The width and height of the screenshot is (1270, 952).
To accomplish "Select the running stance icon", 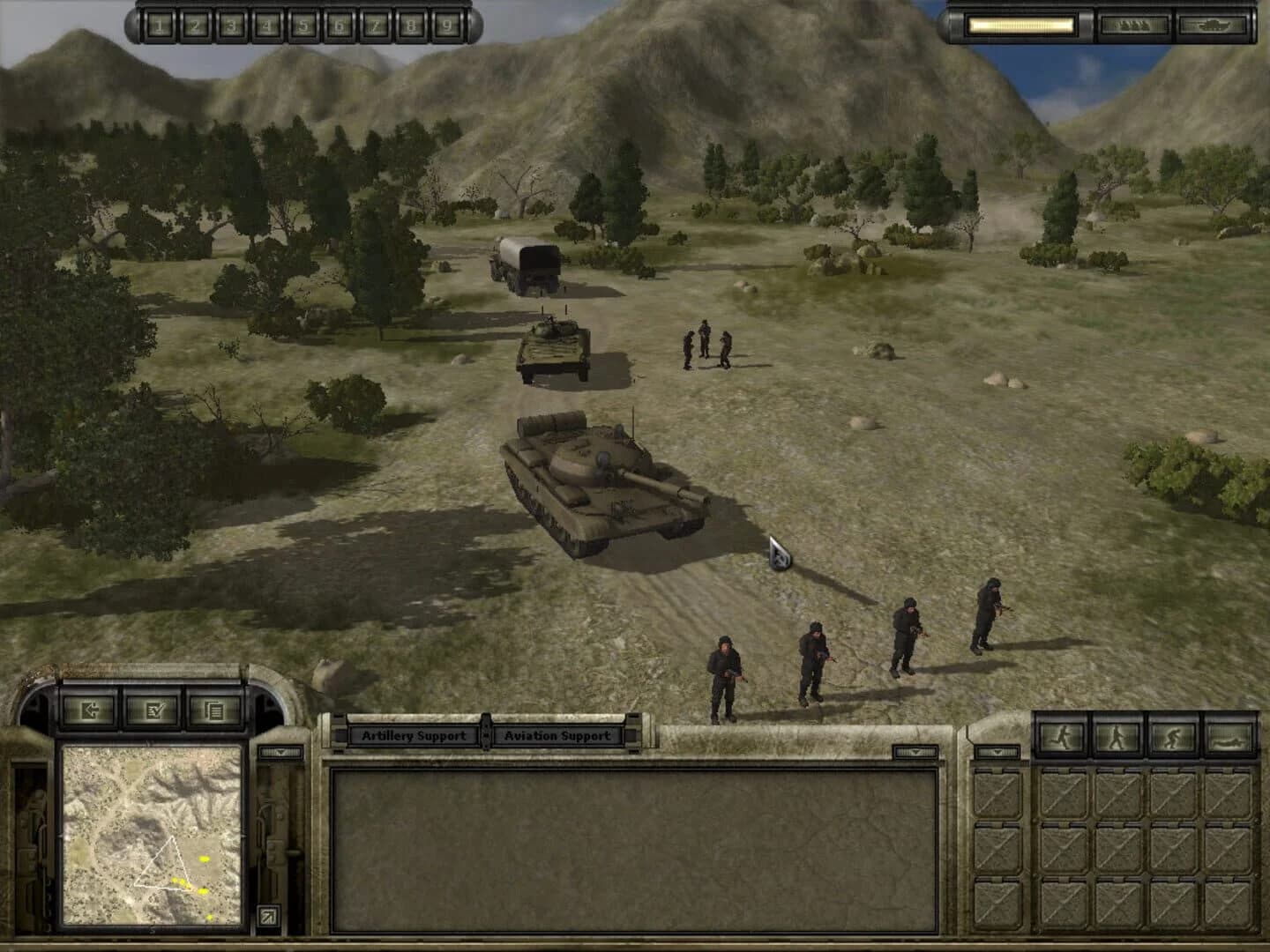I will coord(1062,735).
